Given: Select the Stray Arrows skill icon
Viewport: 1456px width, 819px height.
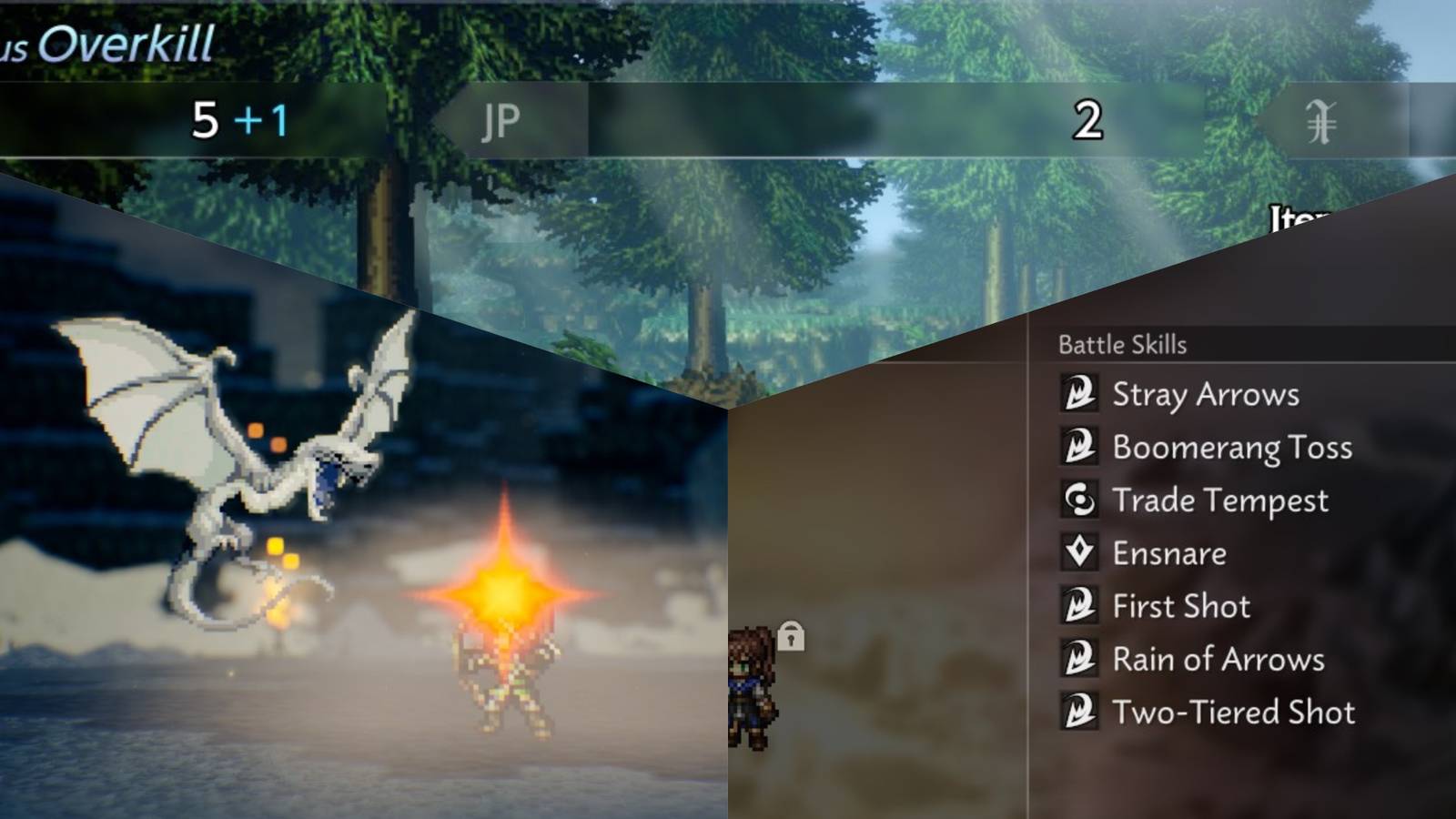Looking at the screenshot, I should (1081, 394).
